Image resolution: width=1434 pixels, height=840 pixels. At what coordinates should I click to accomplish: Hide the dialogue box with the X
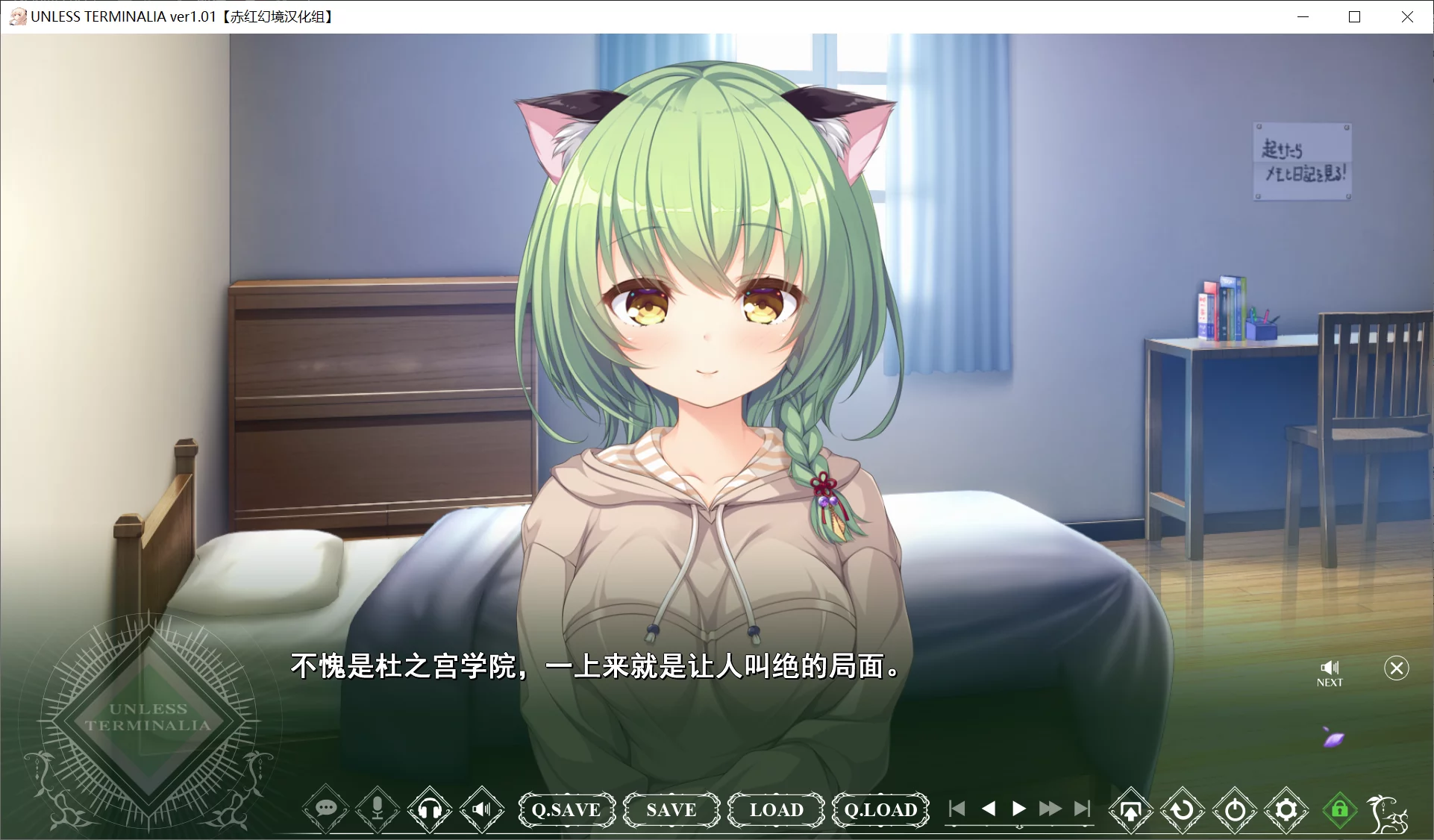(x=1397, y=668)
